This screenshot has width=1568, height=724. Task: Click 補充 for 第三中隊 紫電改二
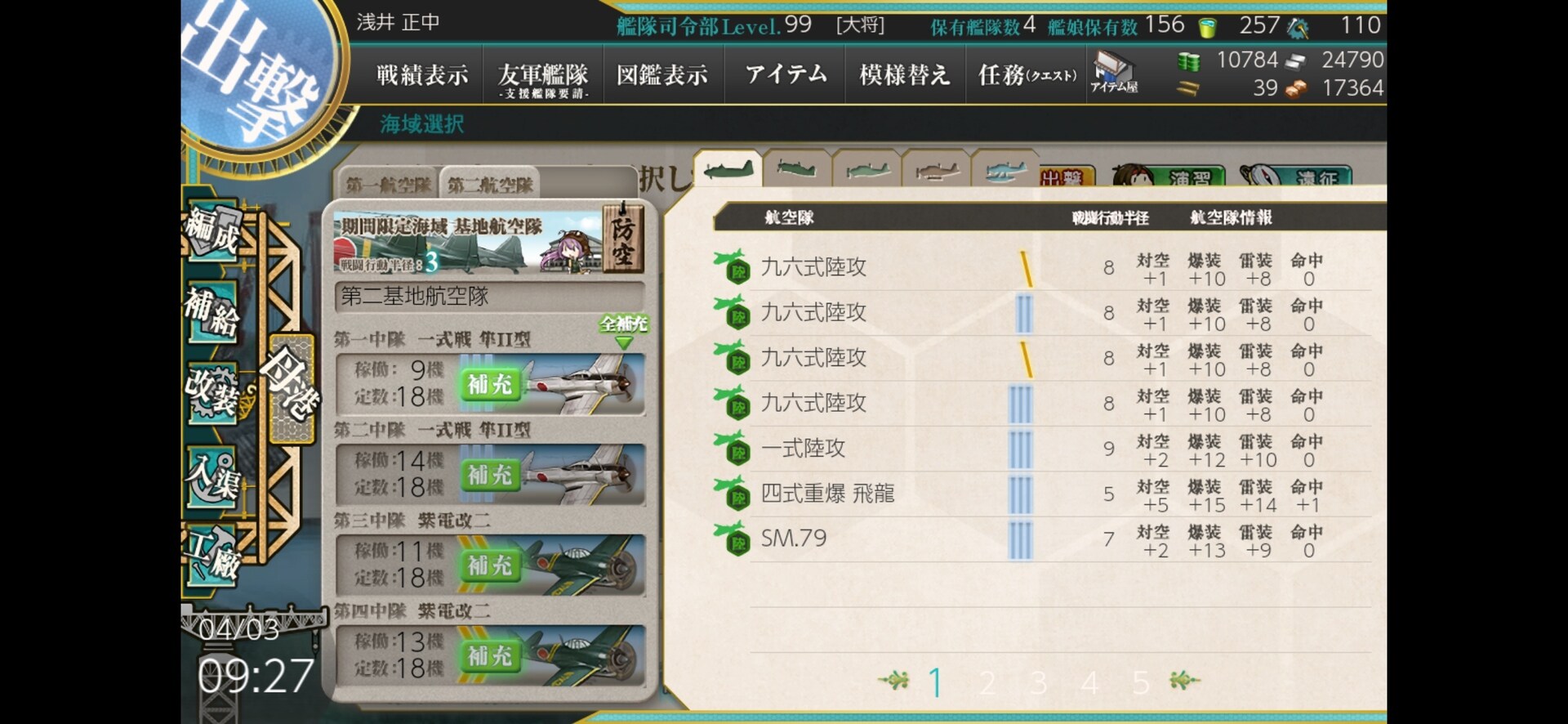point(488,565)
